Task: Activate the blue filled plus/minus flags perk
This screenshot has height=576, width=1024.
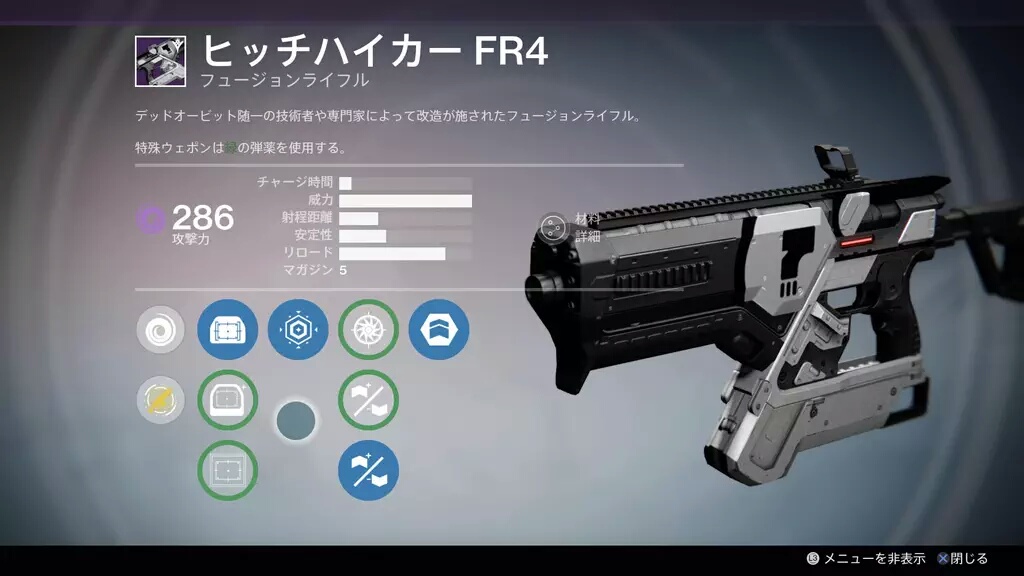Action: click(368, 470)
